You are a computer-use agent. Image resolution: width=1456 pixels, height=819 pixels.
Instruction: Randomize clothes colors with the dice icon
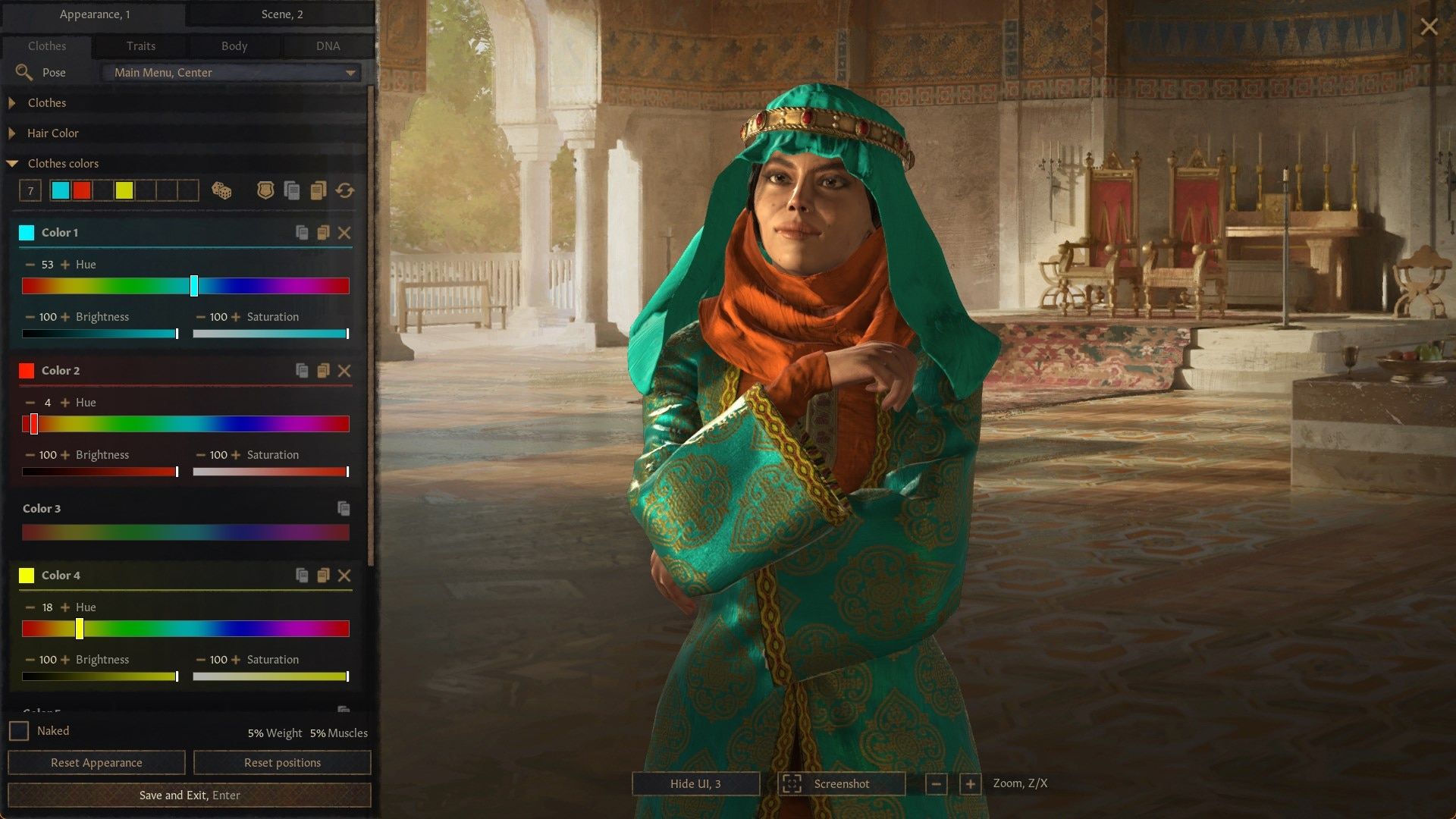pos(221,191)
